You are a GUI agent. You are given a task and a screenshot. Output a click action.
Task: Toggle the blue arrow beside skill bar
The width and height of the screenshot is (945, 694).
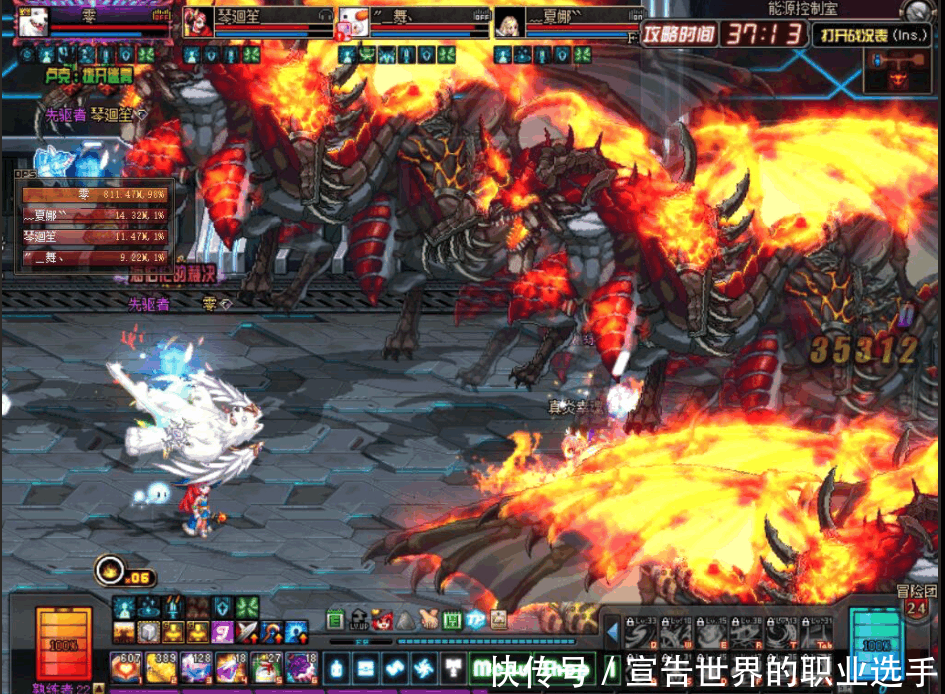[612, 631]
